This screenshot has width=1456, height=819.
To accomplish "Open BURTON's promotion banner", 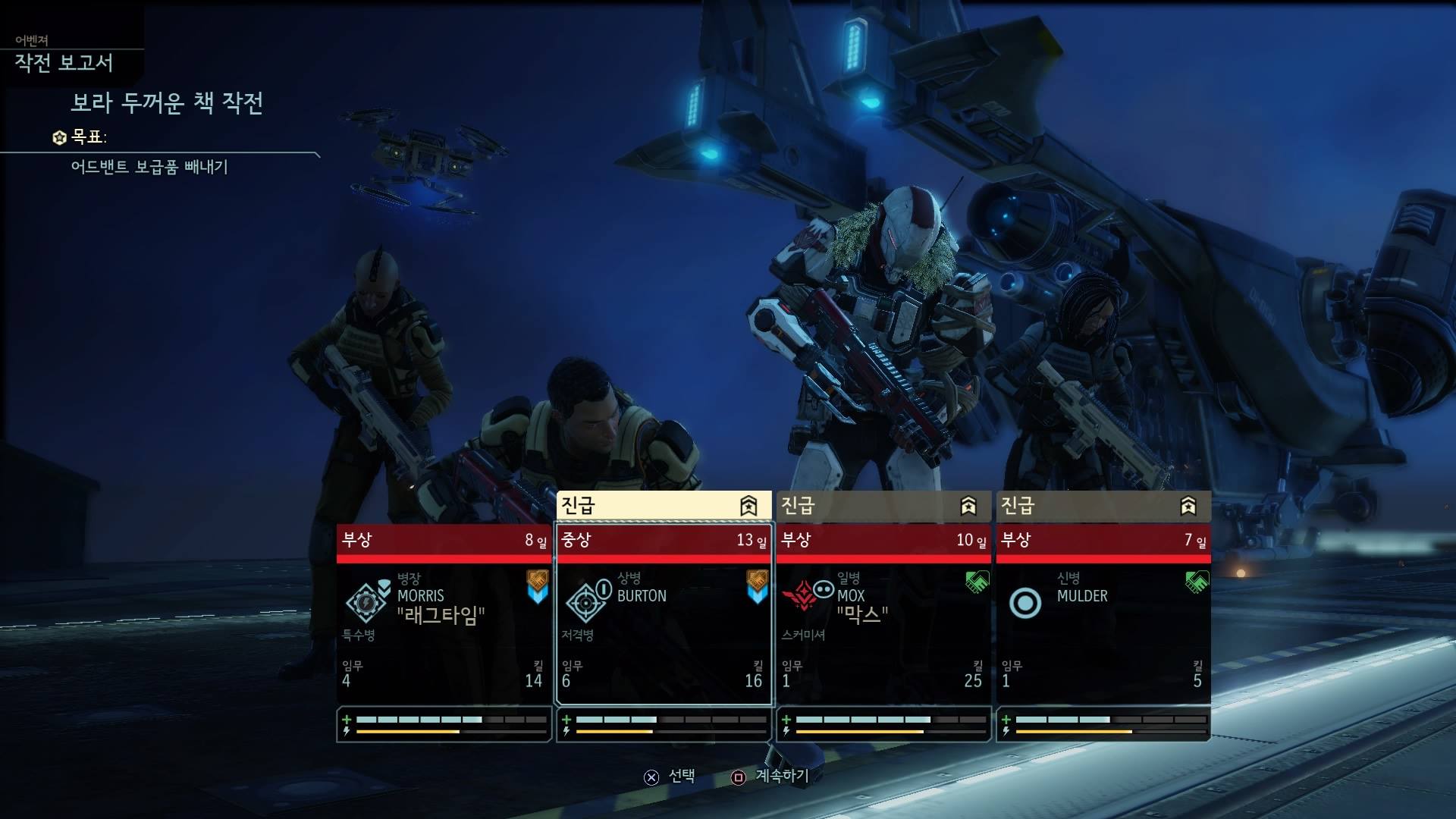I will coord(664,506).
